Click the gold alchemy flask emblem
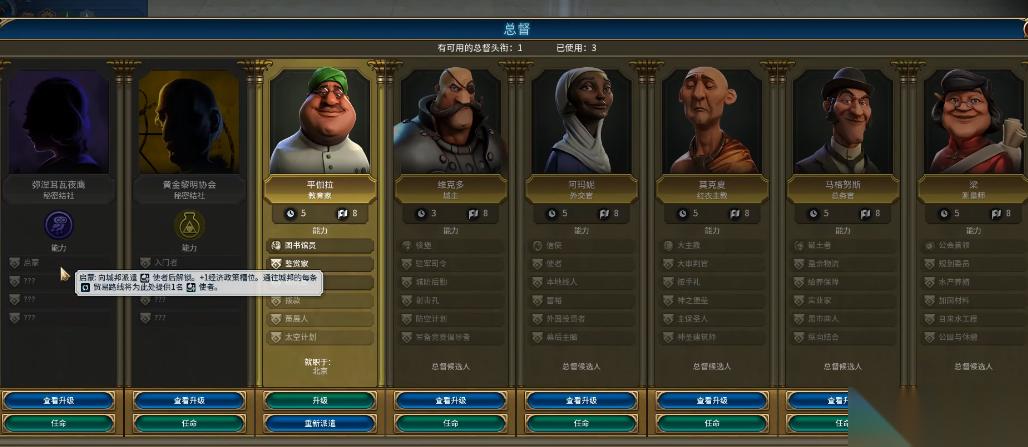This screenshot has height=447, width=1028. [189, 224]
